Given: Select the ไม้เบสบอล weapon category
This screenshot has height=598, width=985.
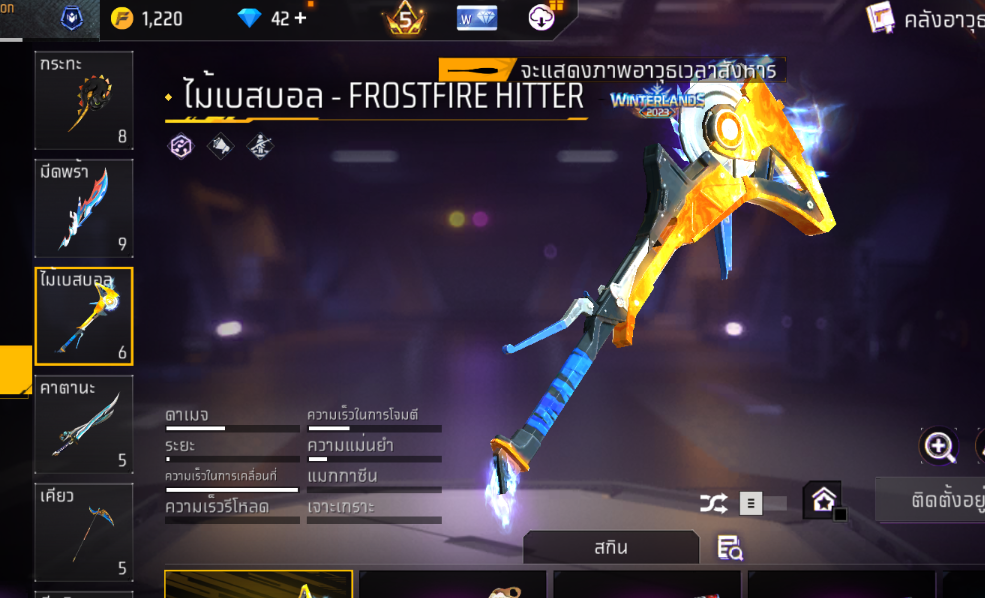Looking at the screenshot, I should [x=84, y=316].
